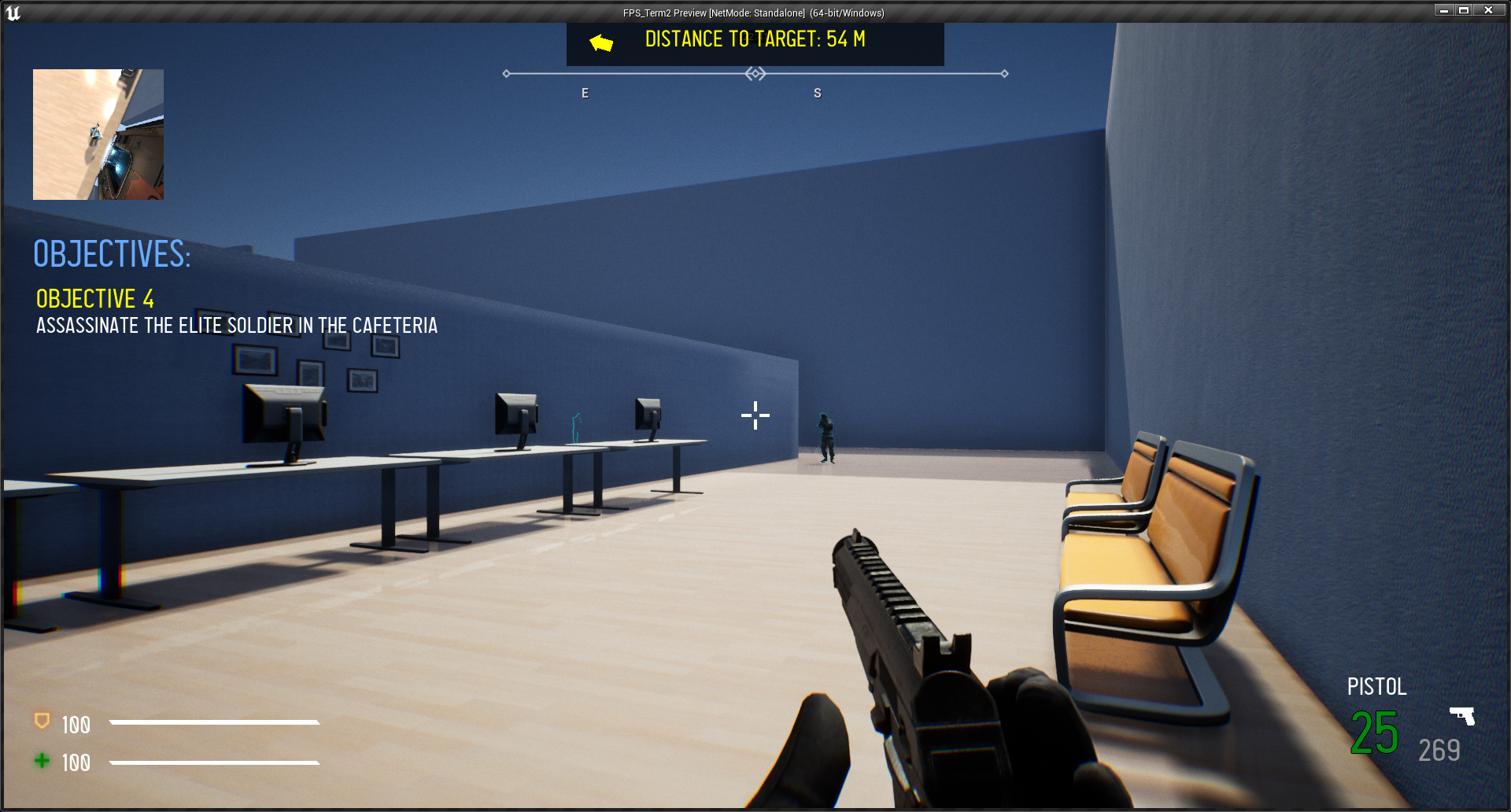Click the yellow target direction arrow

[x=601, y=42]
